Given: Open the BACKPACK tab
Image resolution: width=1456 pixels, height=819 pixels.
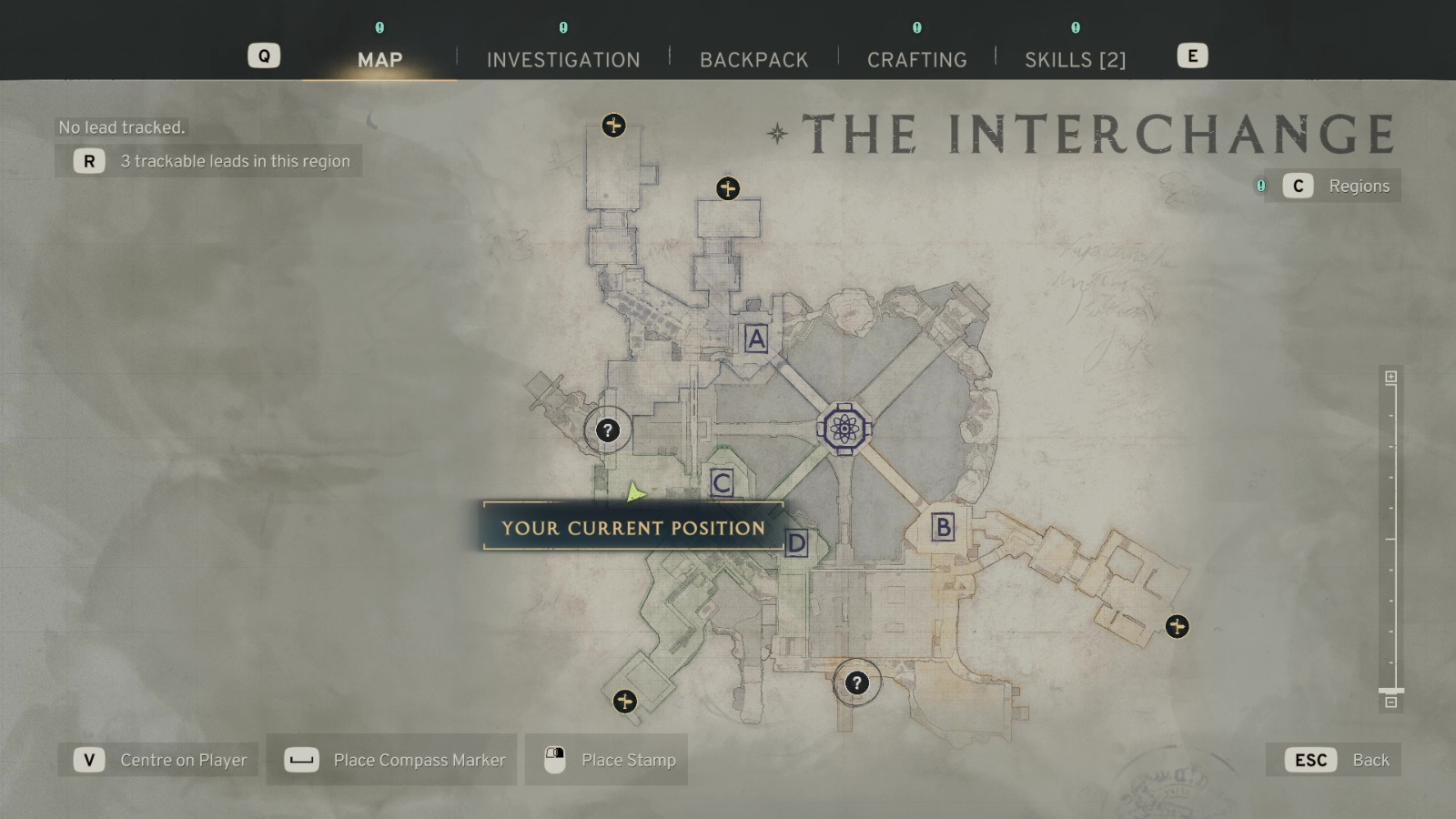Looking at the screenshot, I should coord(753,59).
